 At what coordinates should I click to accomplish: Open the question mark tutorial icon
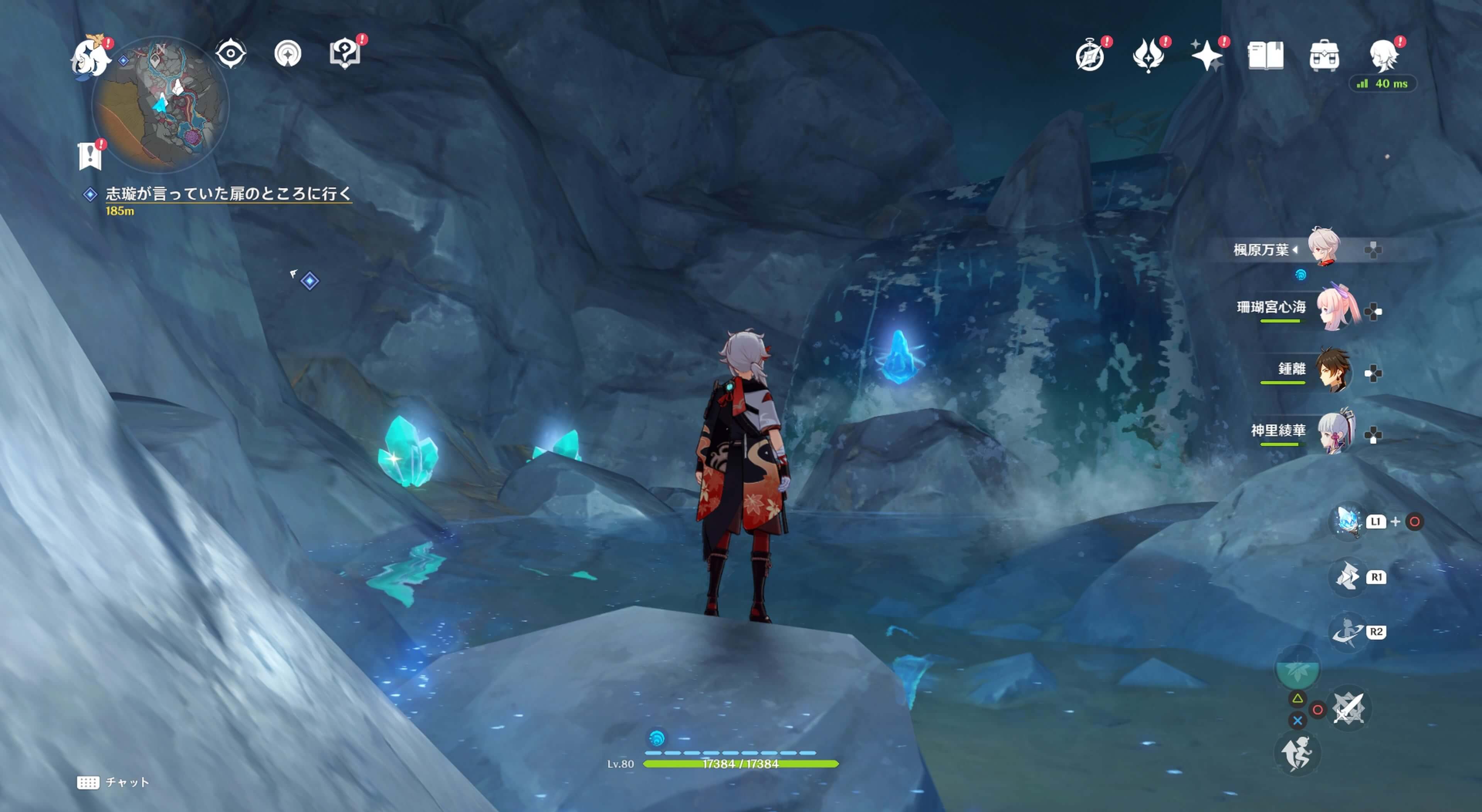coord(345,54)
